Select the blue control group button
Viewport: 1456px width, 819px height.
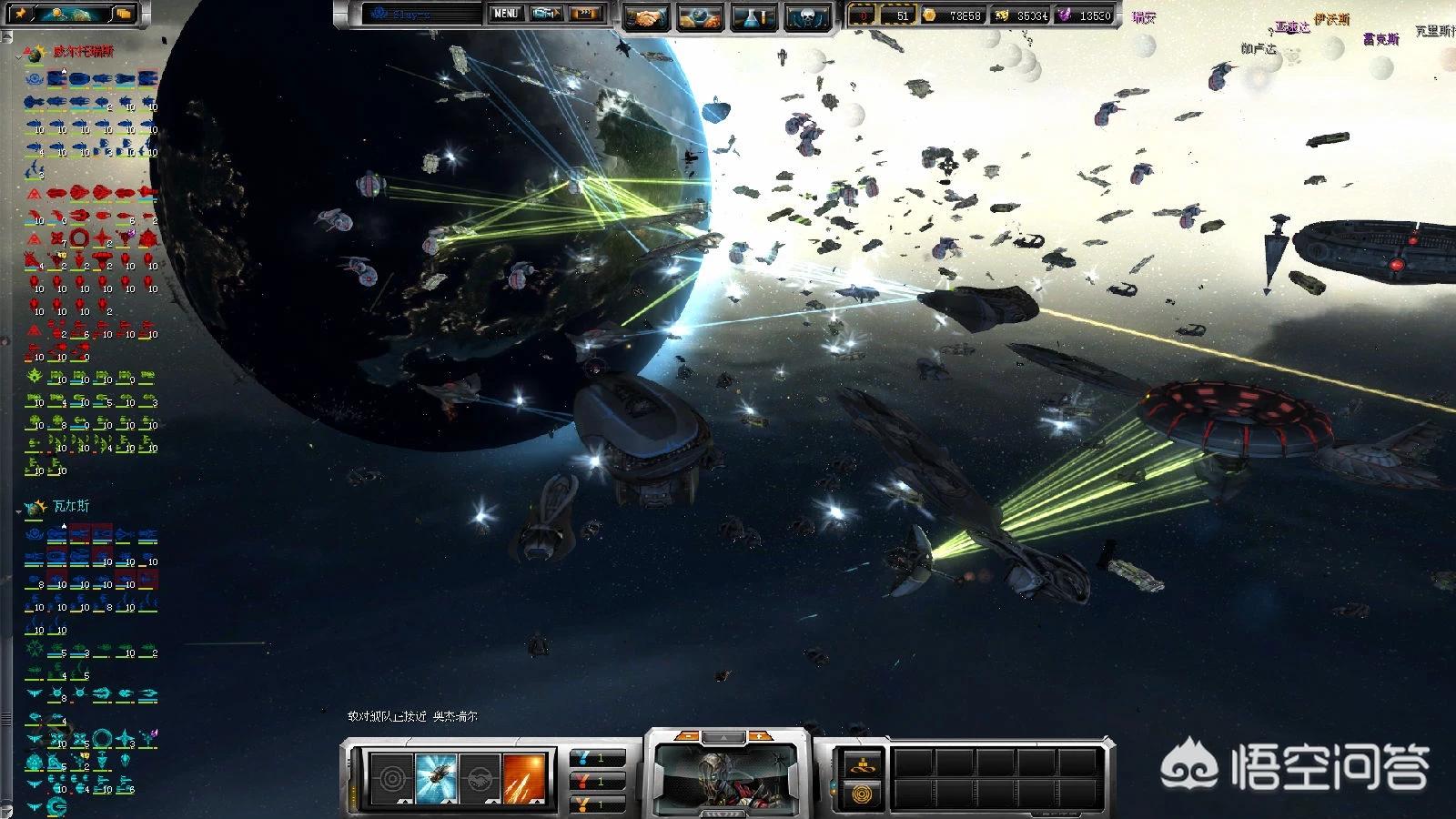point(598,757)
